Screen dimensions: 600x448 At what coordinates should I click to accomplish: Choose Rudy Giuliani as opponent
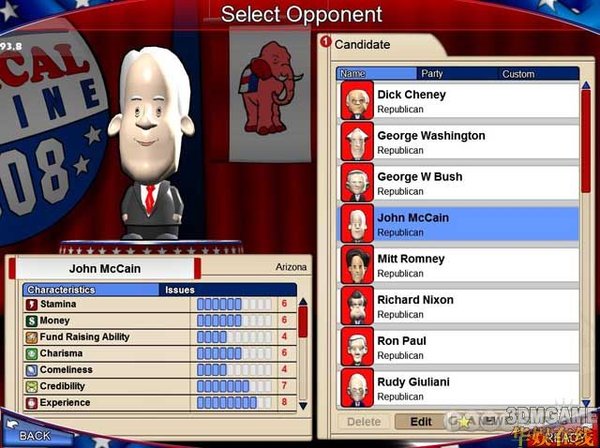coord(460,387)
